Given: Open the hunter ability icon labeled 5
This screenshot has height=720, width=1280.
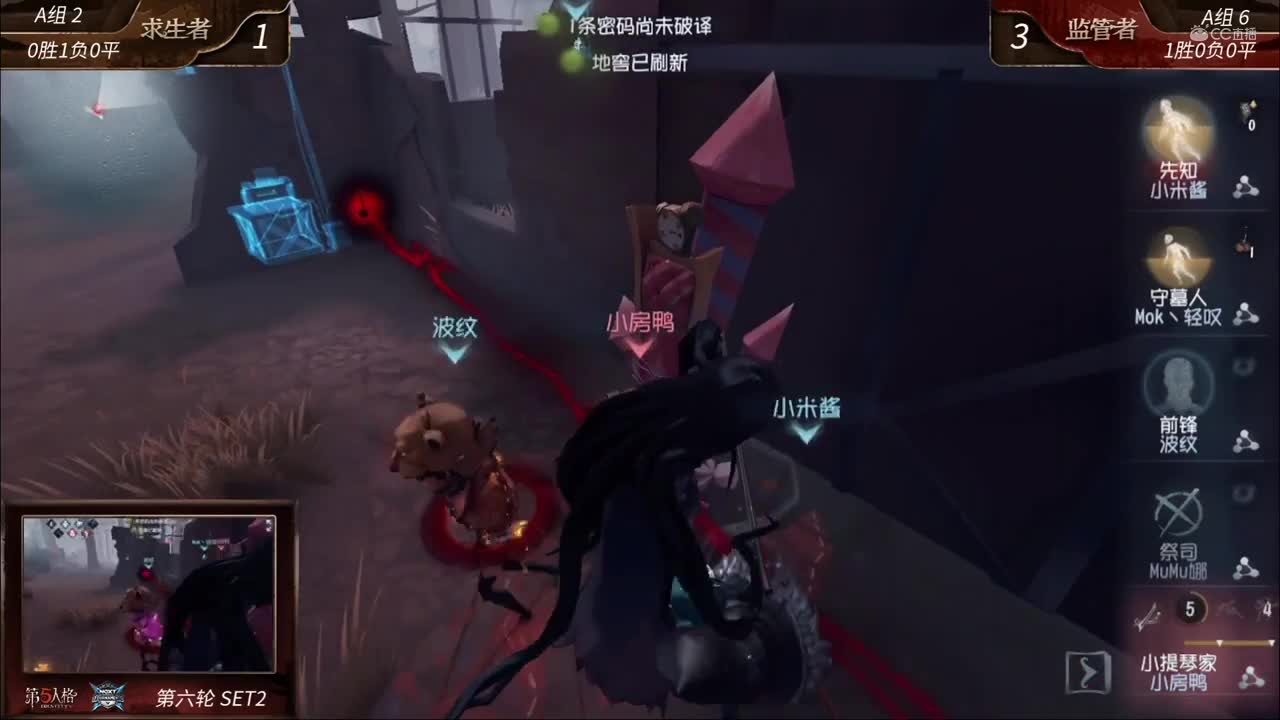Looking at the screenshot, I should point(1188,609).
